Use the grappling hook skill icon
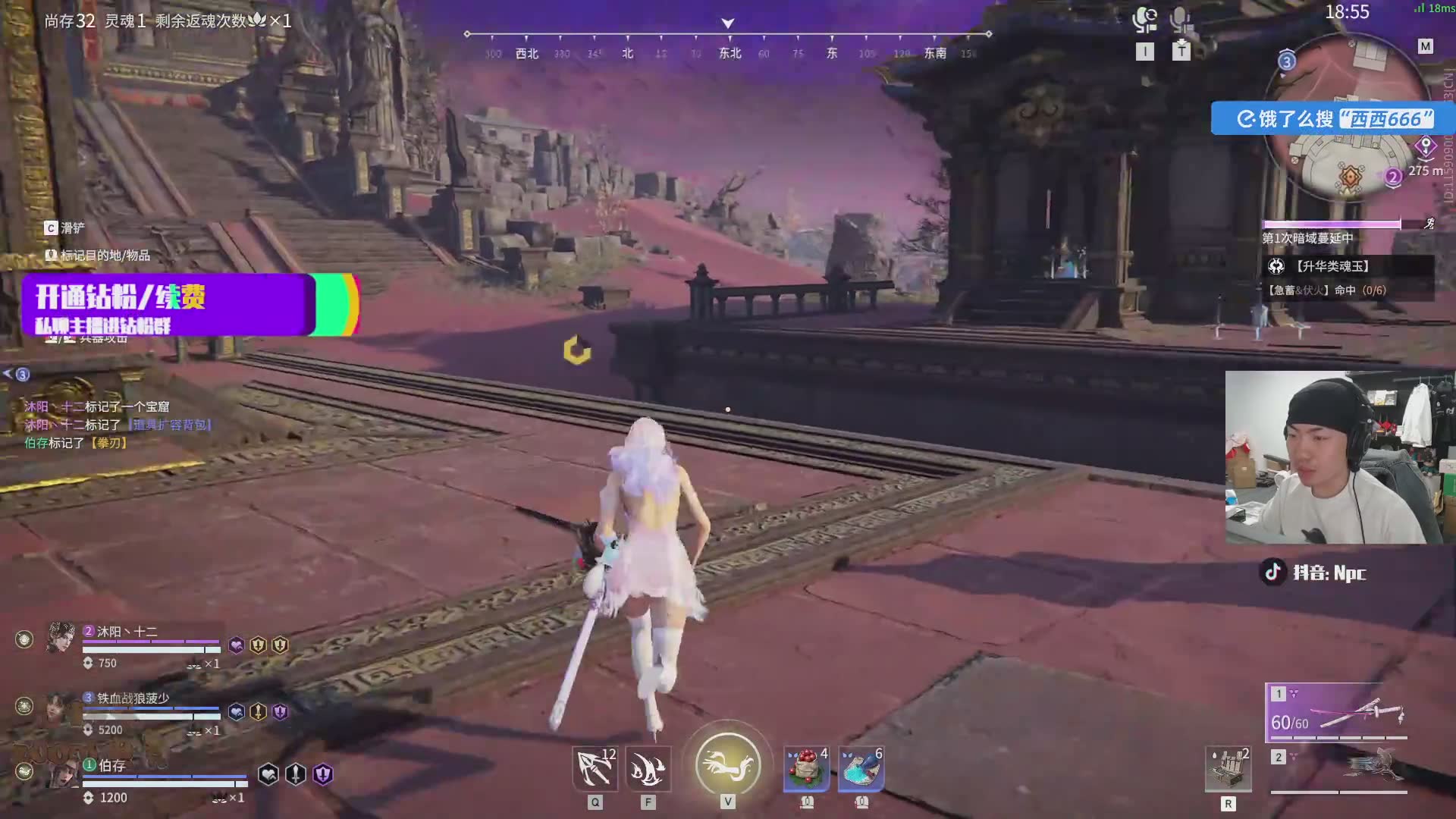The image size is (1456, 819). tap(595, 769)
